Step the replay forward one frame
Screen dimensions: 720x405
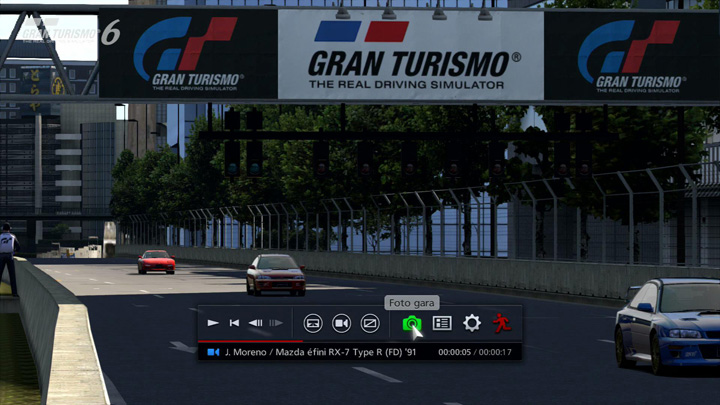point(276,323)
